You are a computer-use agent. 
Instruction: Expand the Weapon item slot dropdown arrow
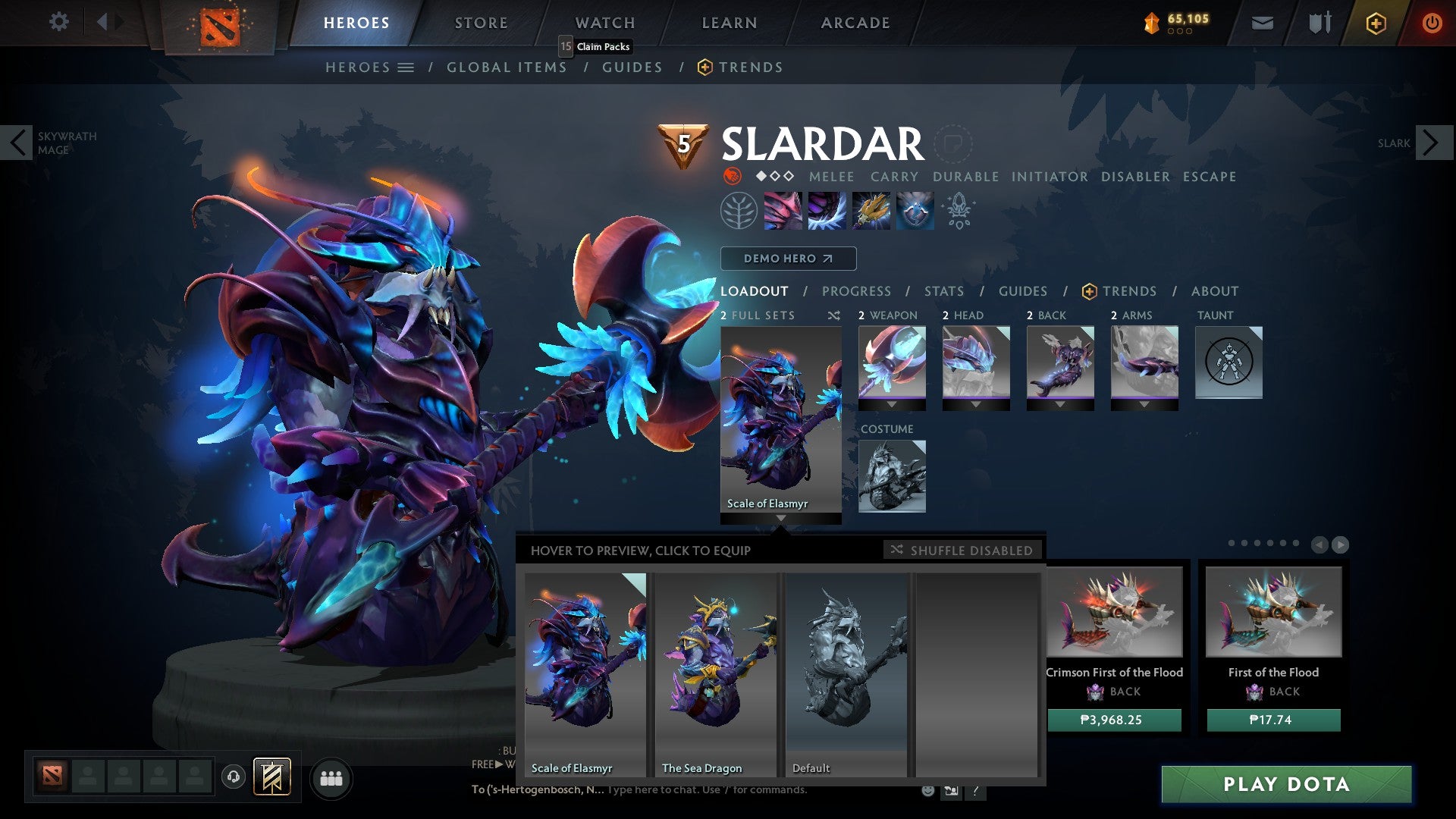[892, 403]
